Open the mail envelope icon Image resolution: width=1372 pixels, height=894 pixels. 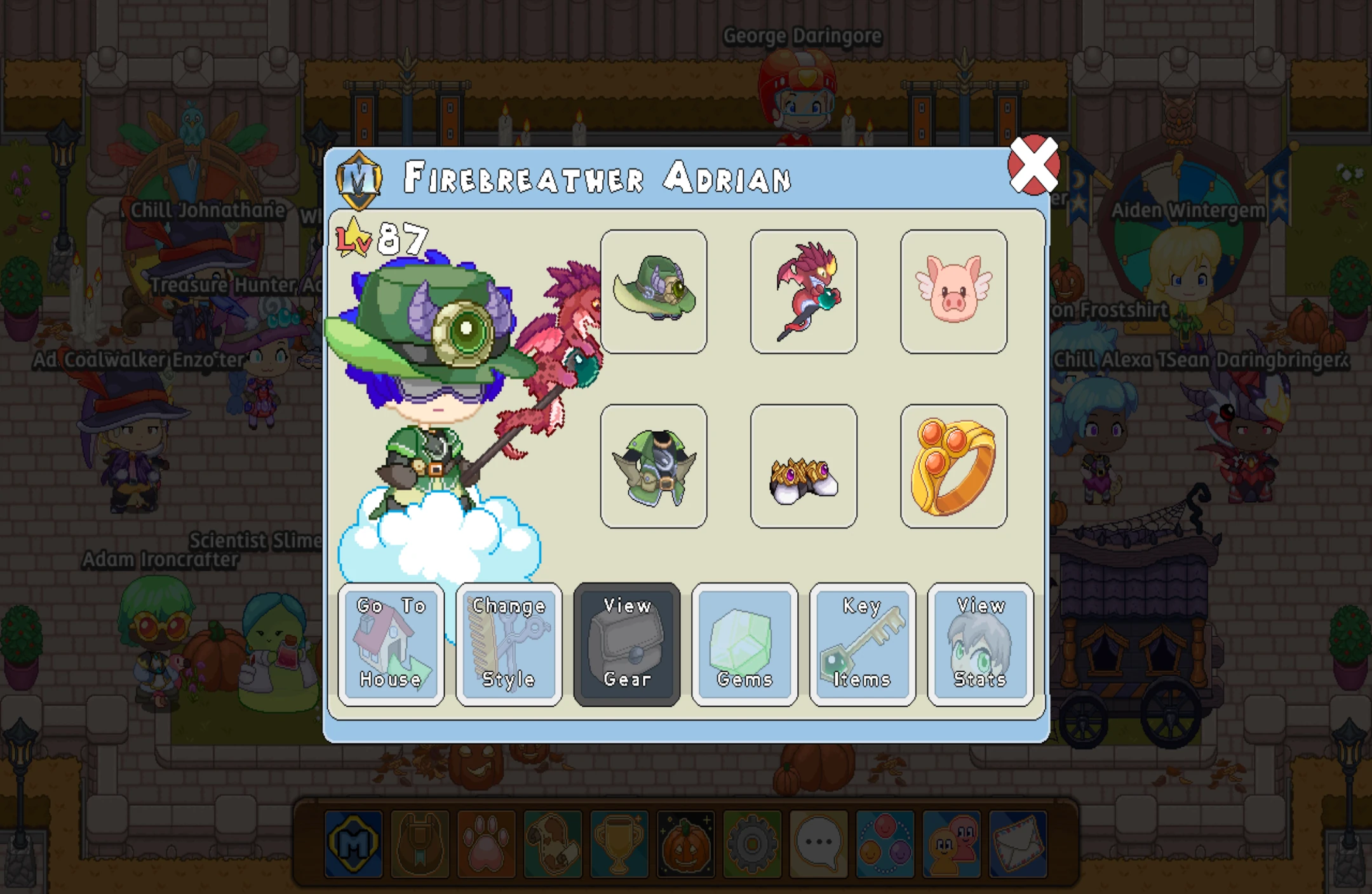[x=1019, y=844]
